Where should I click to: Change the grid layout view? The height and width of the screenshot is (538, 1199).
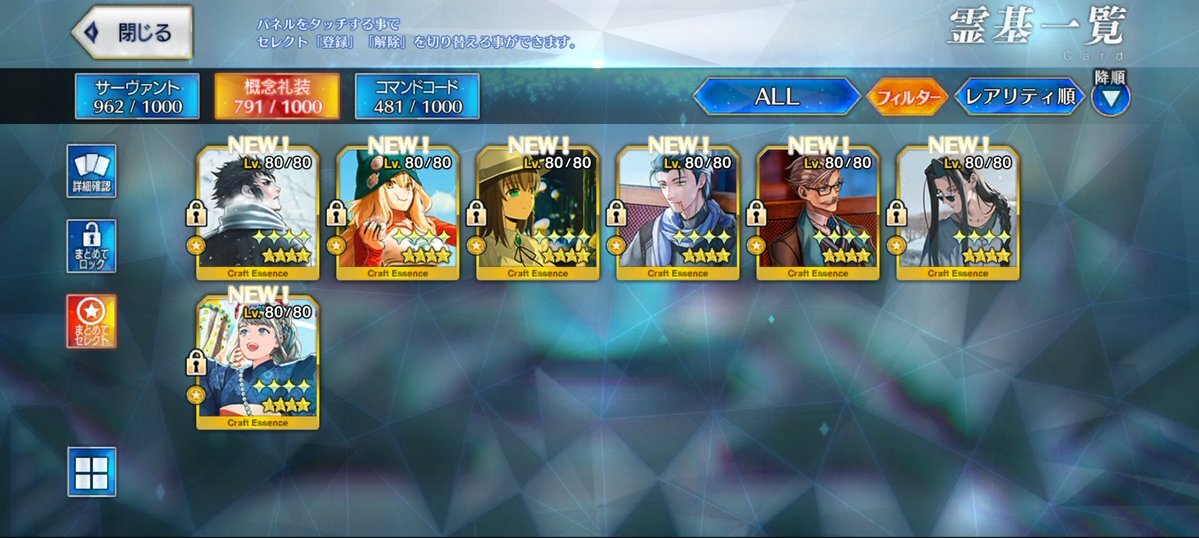tap(92, 471)
